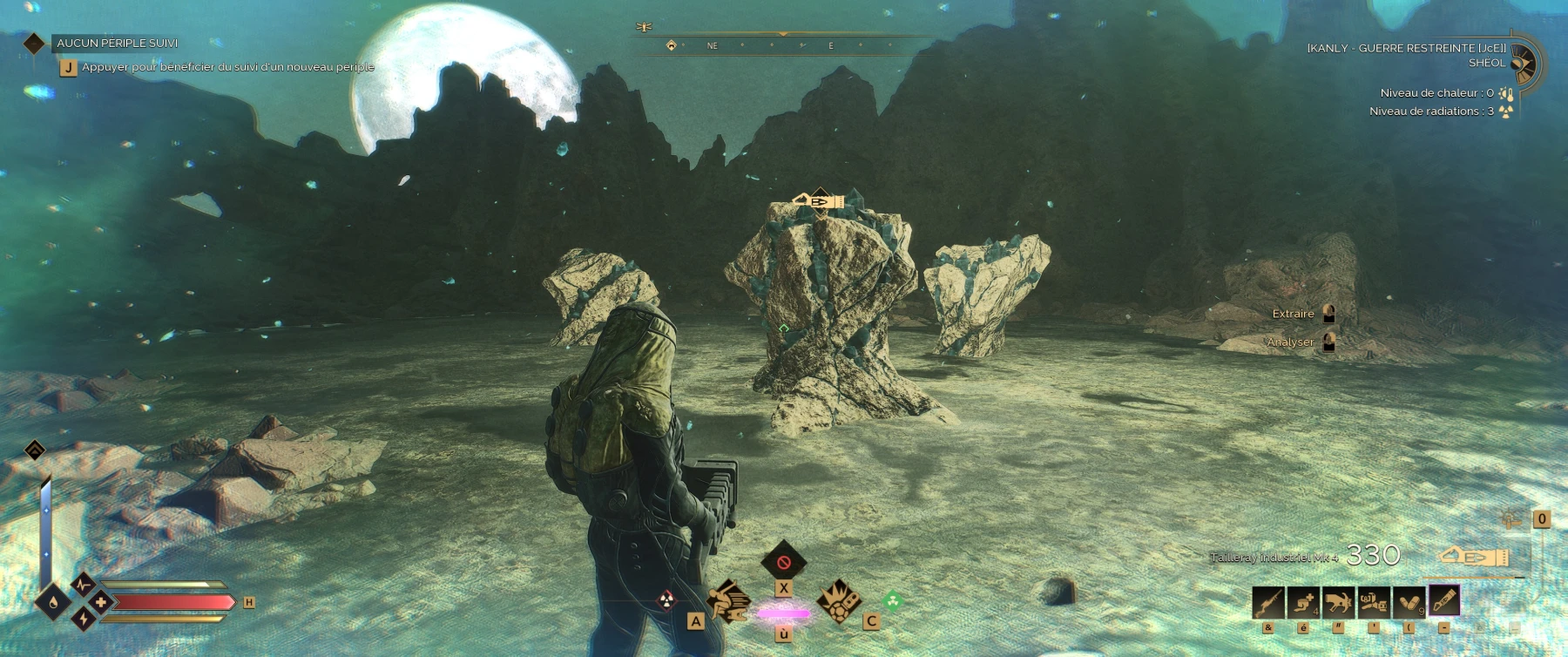The width and height of the screenshot is (1568, 657).
Task: Click Extraire to extract the resource
Action: [x=1294, y=313]
